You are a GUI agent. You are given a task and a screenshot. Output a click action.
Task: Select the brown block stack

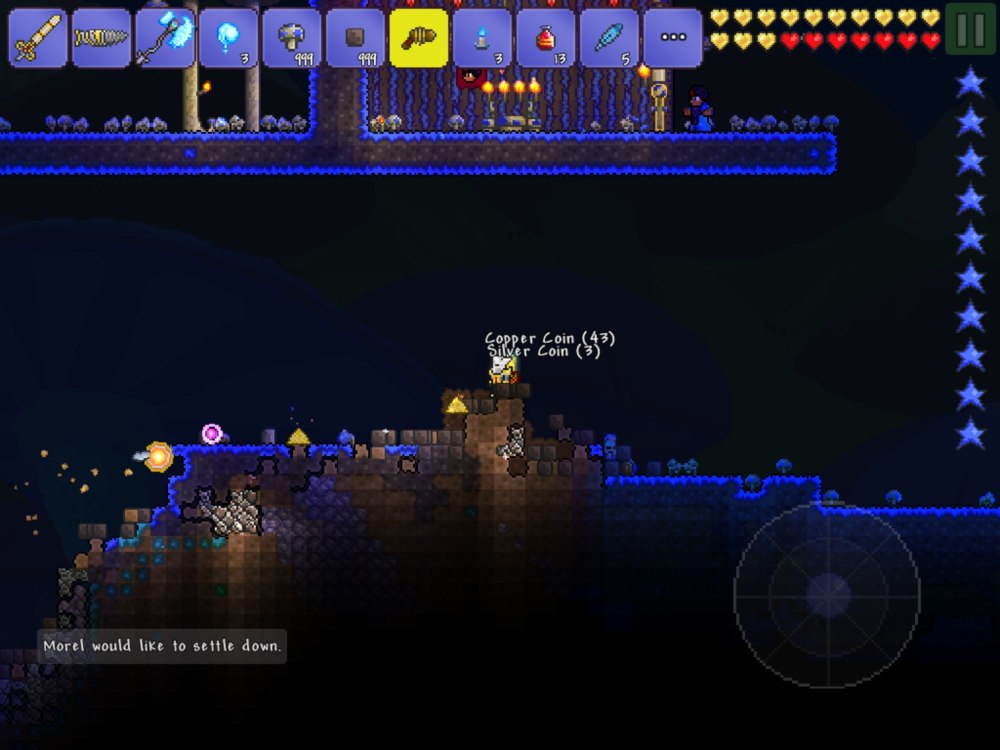[x=355, y=38]
